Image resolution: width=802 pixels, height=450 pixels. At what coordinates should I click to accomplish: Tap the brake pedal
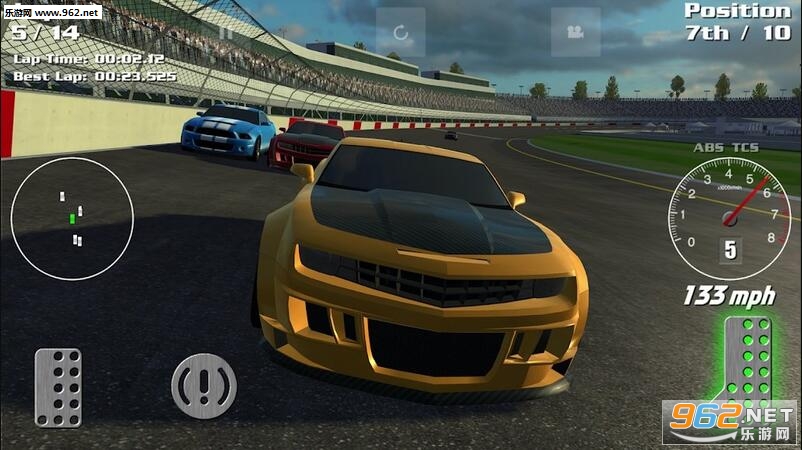58,387
